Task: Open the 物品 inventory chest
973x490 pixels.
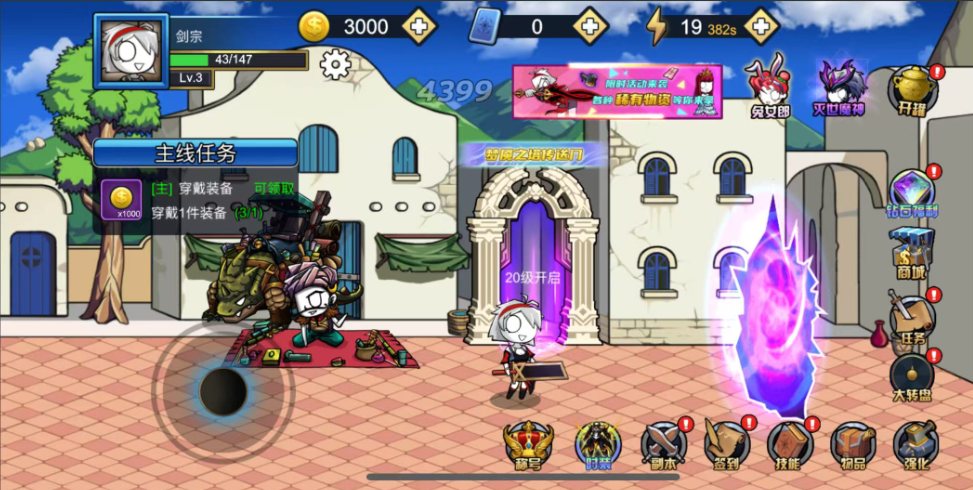Action: (853, 444)
